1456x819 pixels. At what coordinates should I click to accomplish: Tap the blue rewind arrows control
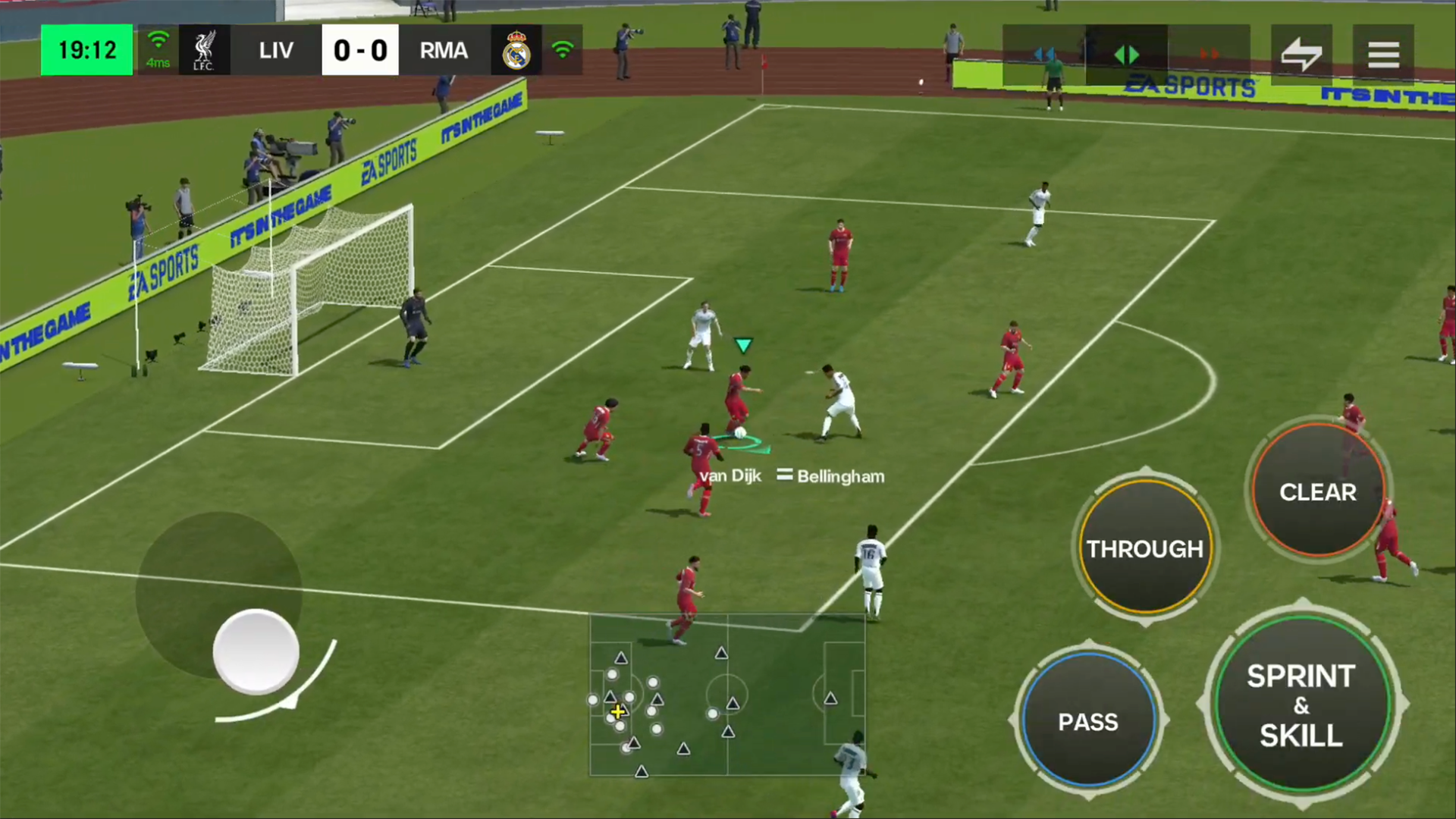1045,53
